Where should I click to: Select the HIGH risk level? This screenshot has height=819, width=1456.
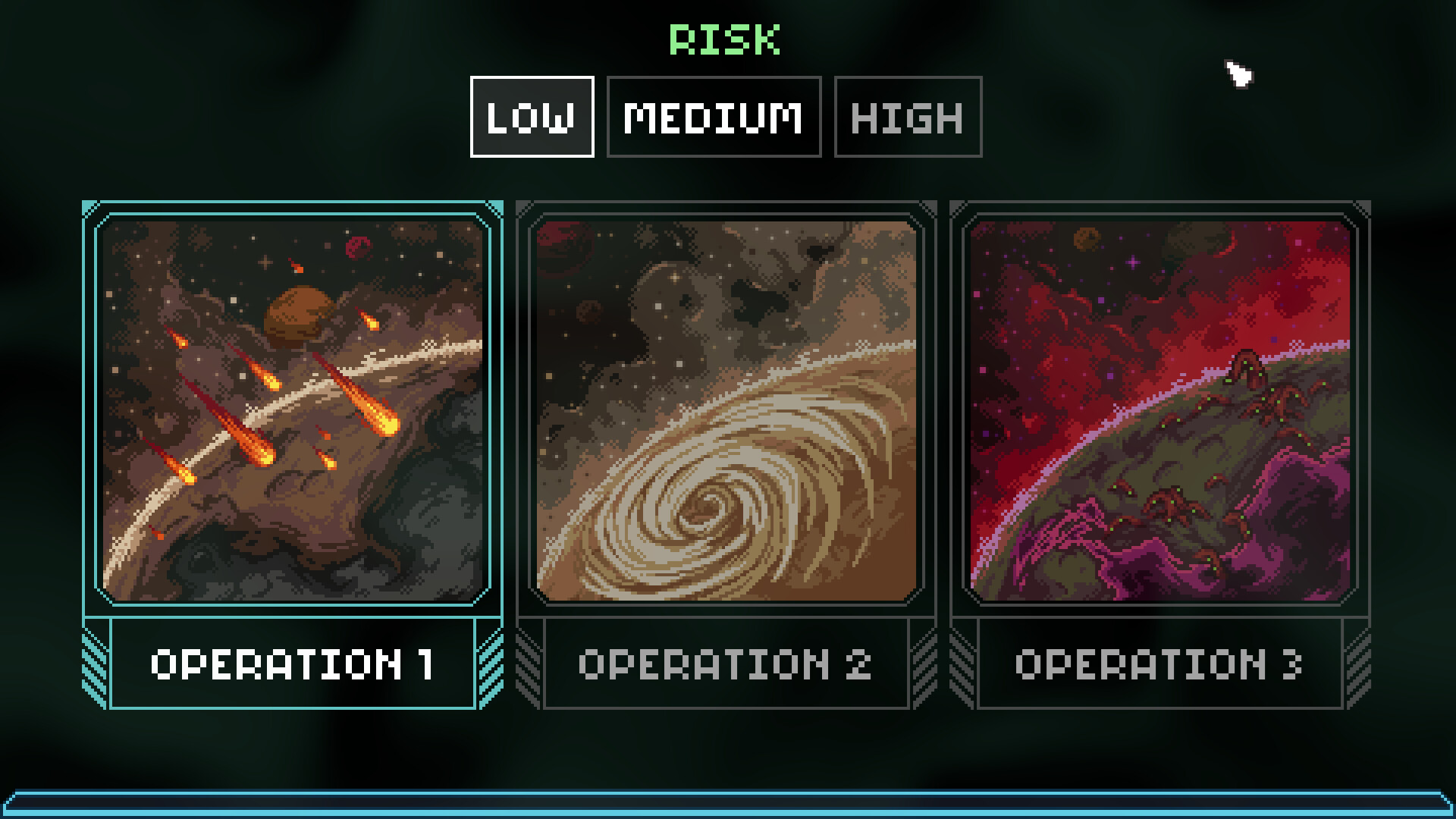(907, 117)
